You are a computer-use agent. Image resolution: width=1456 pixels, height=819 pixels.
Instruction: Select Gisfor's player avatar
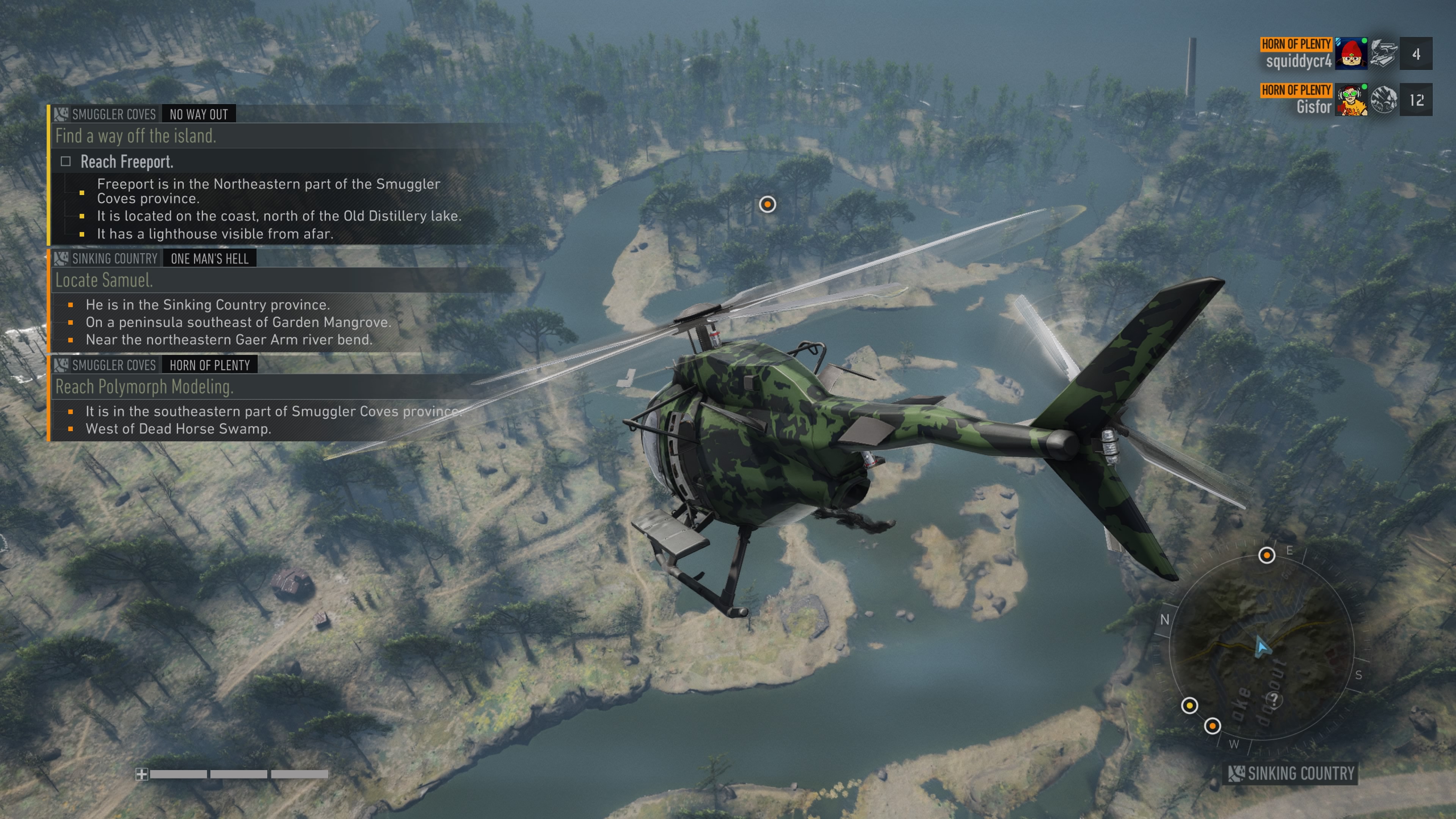1351,100
